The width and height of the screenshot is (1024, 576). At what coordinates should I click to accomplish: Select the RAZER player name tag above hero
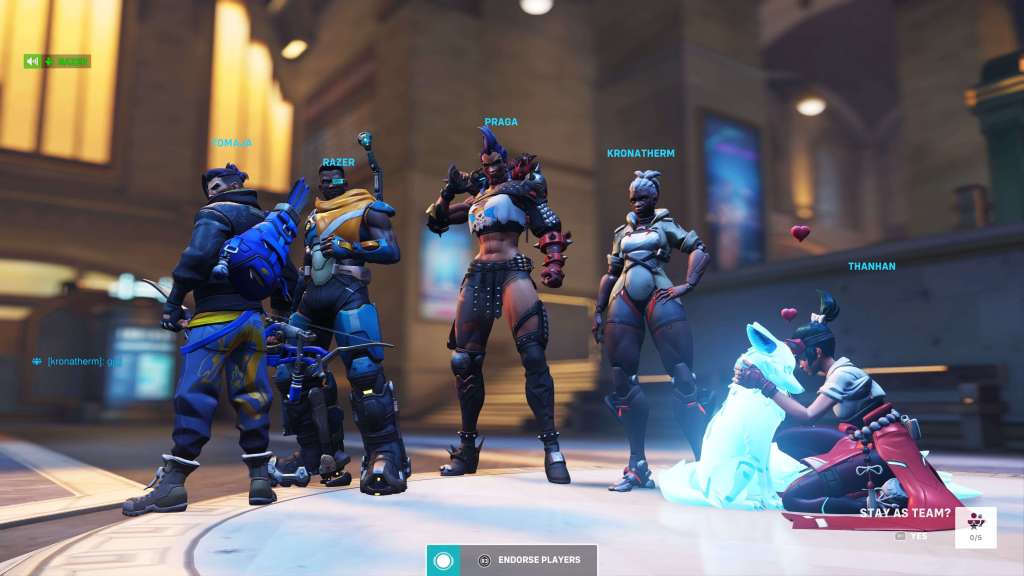tap(338, 162)
